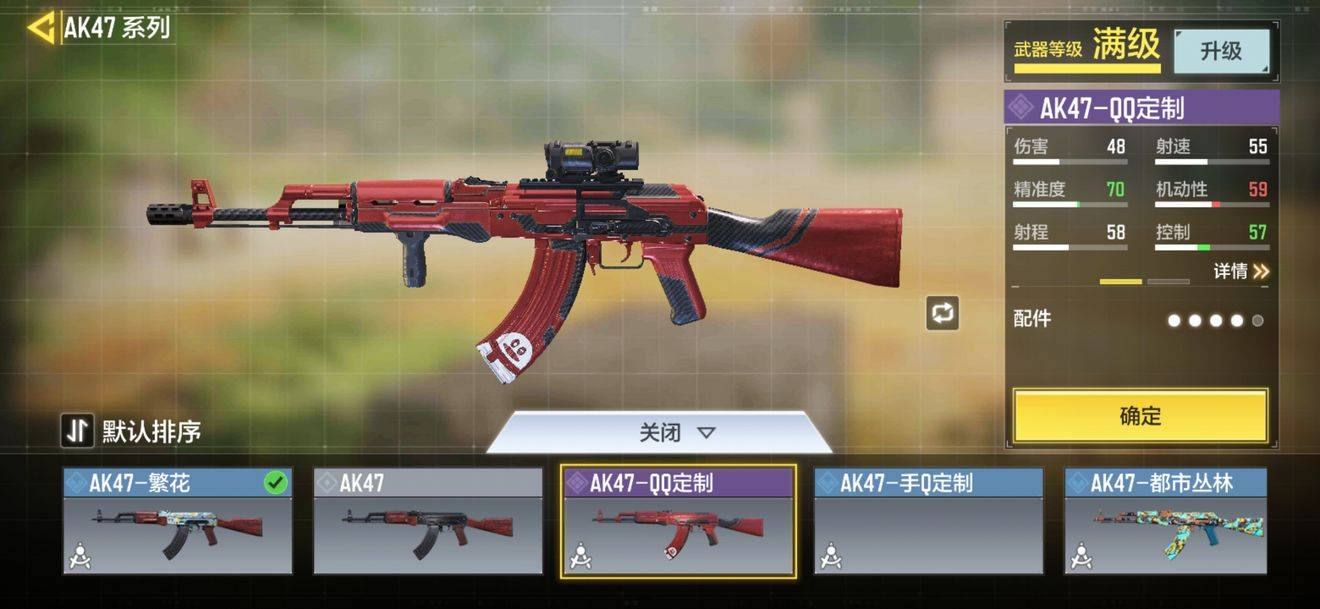1320x609 pixels.
Task: Collapse the skin list with 关闭
Action: coord(677,433)
